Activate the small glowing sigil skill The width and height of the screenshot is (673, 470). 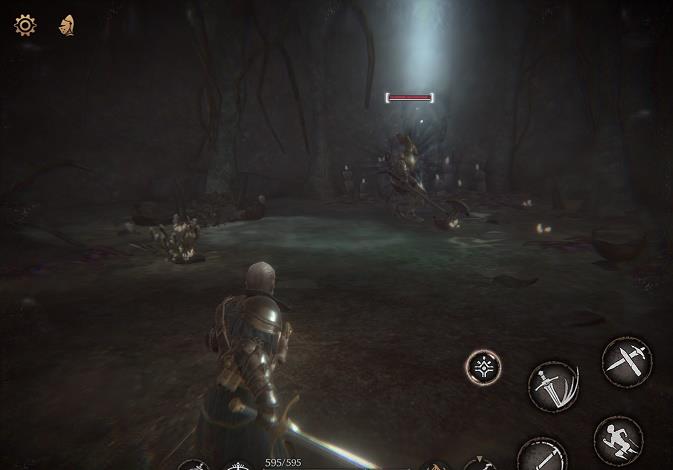[484, 367]
